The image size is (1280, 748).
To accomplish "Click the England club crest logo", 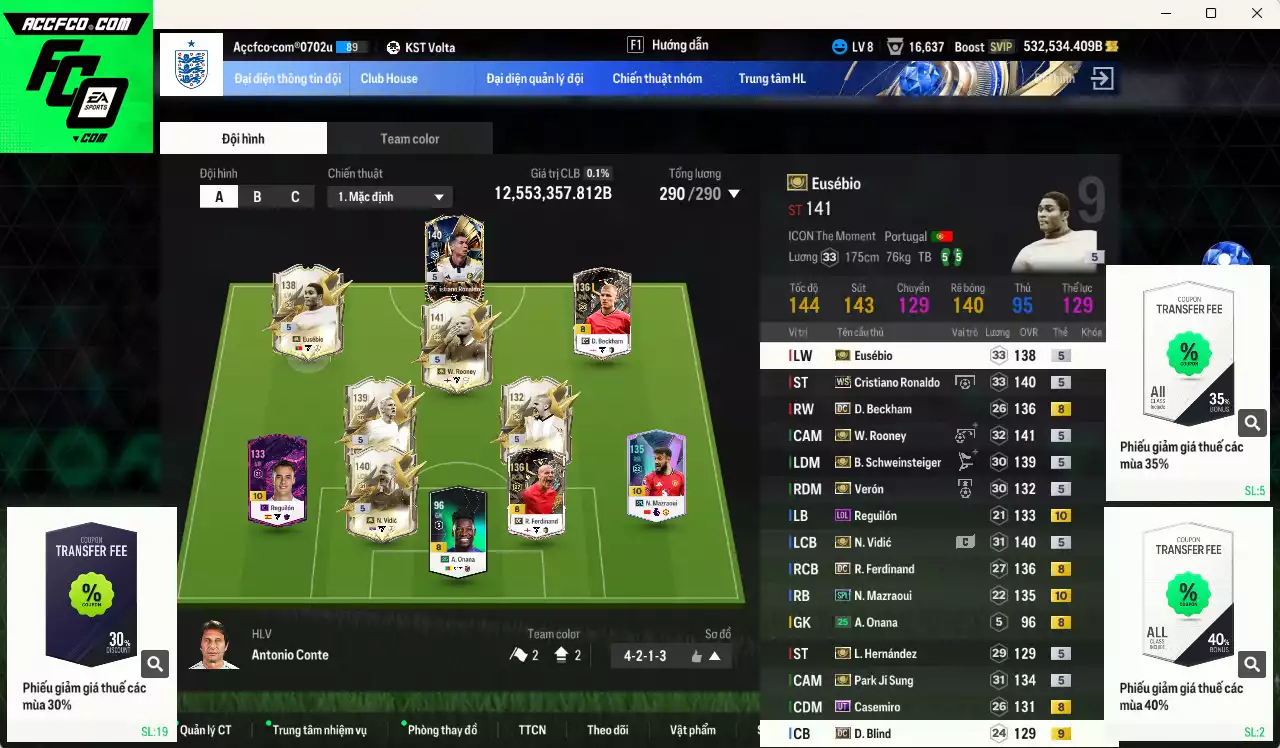I will [190, 64].
